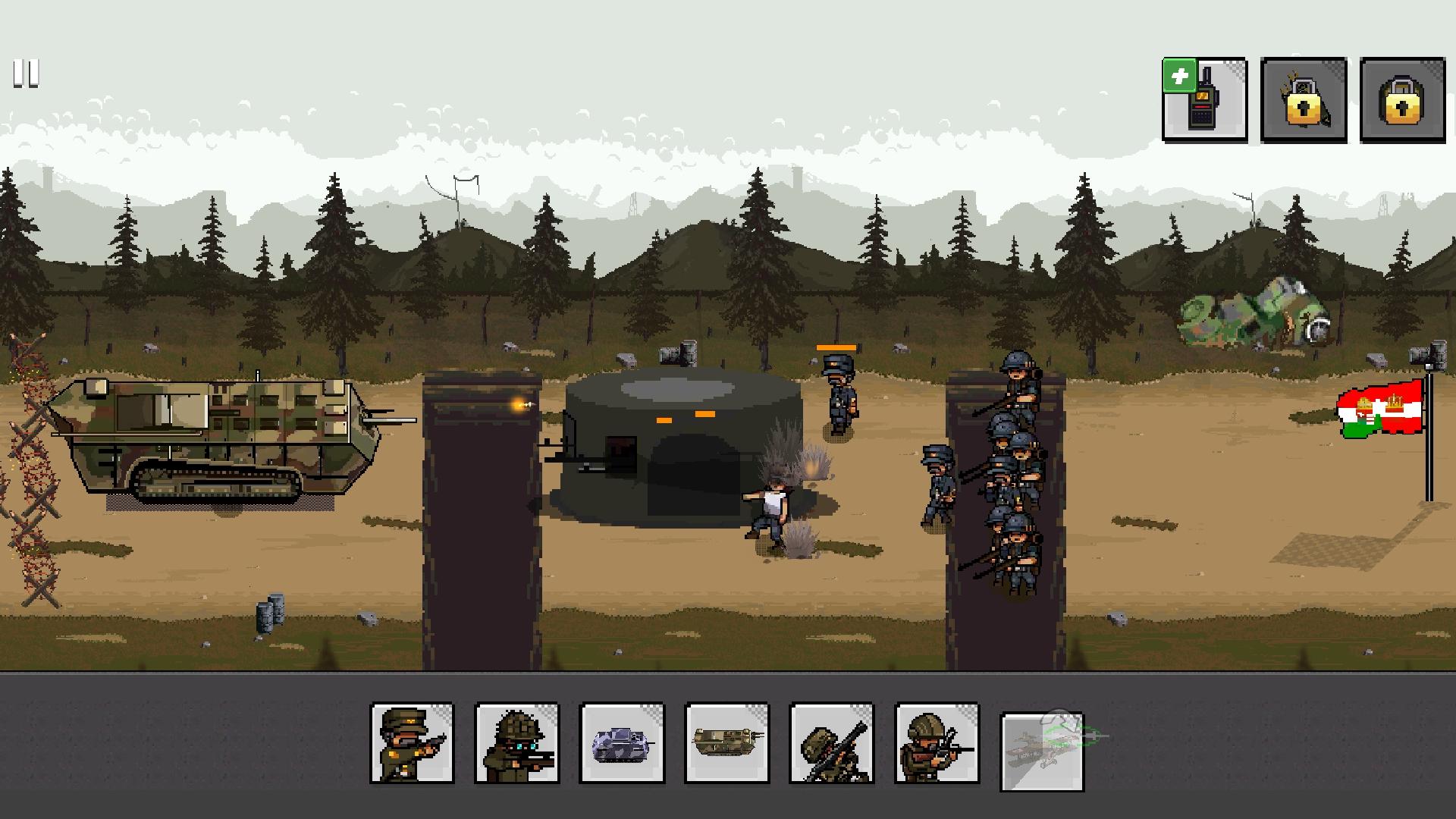1456x819 pixels.
Task: Select the grey-purple camo tank unit
Action: click(x=621, y=743)
